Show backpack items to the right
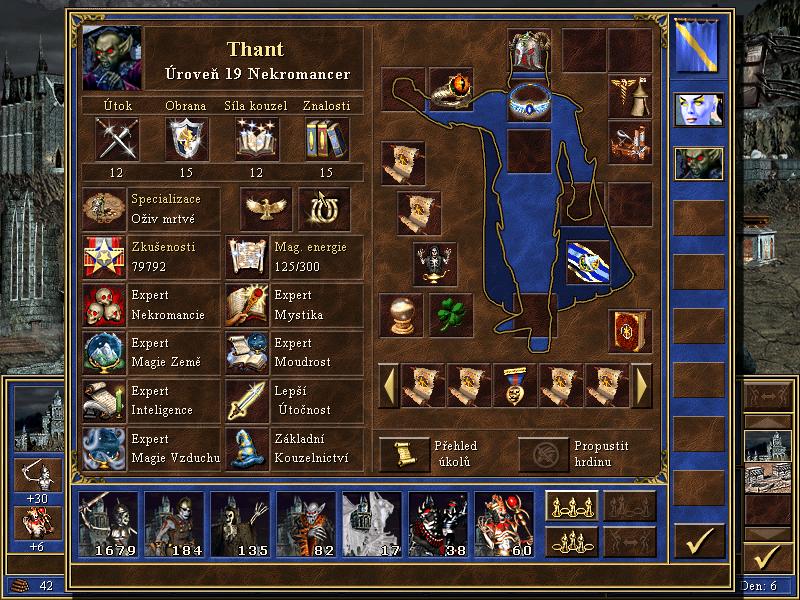The height and width of the screenshot is (600, 800). point(643,385)
